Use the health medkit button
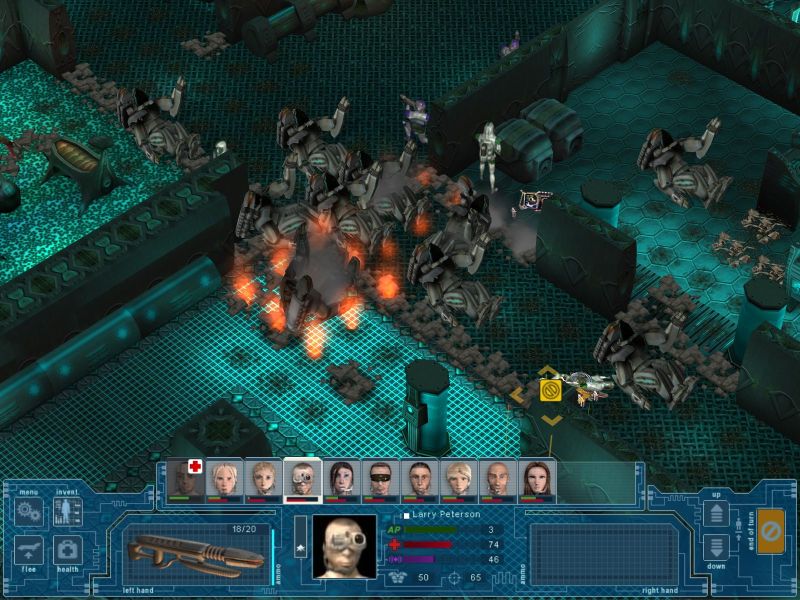800x600 pixels. (x=67, y=548)
